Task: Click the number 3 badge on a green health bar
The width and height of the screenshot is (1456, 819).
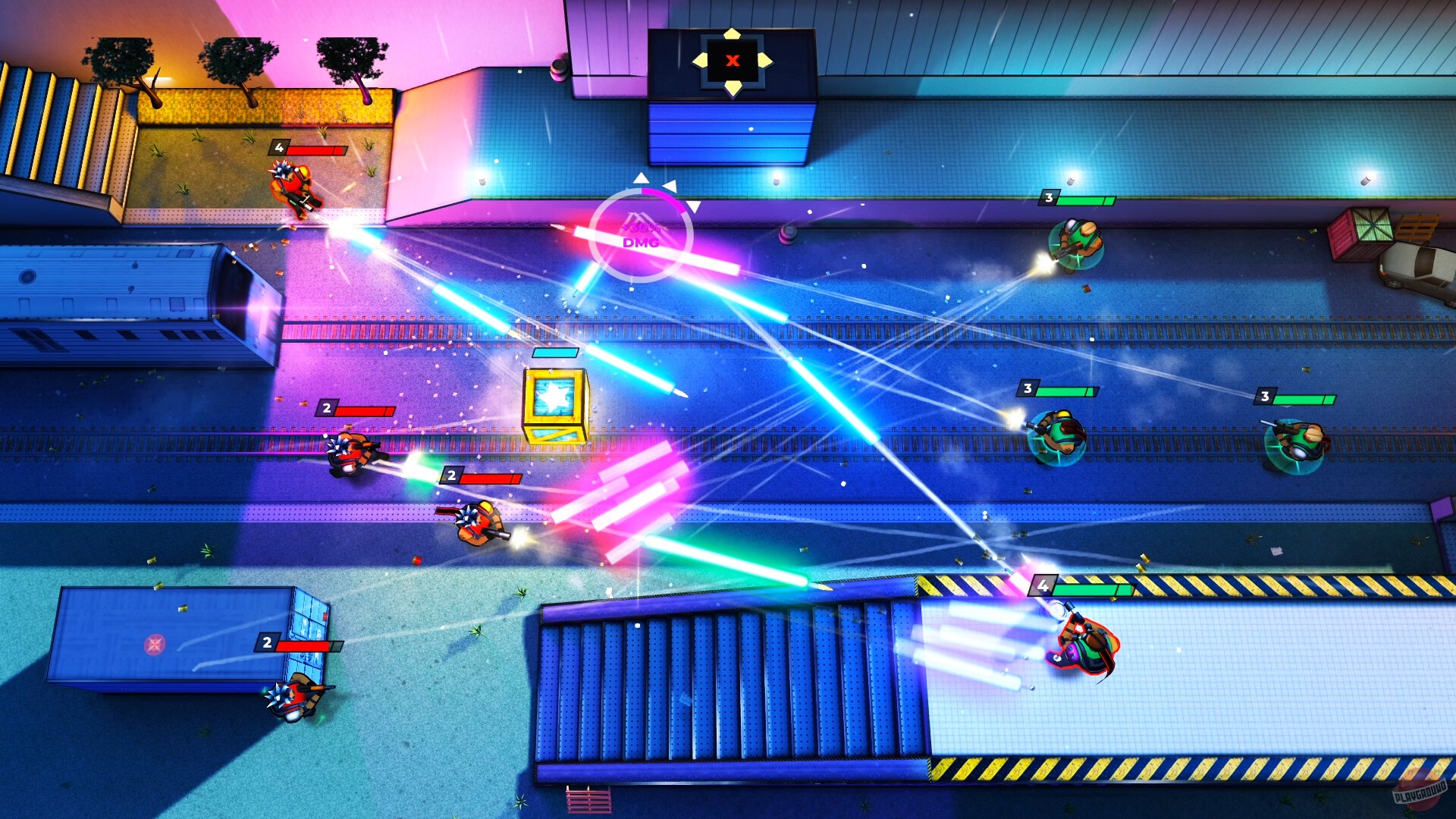Action: point(1048,198)
